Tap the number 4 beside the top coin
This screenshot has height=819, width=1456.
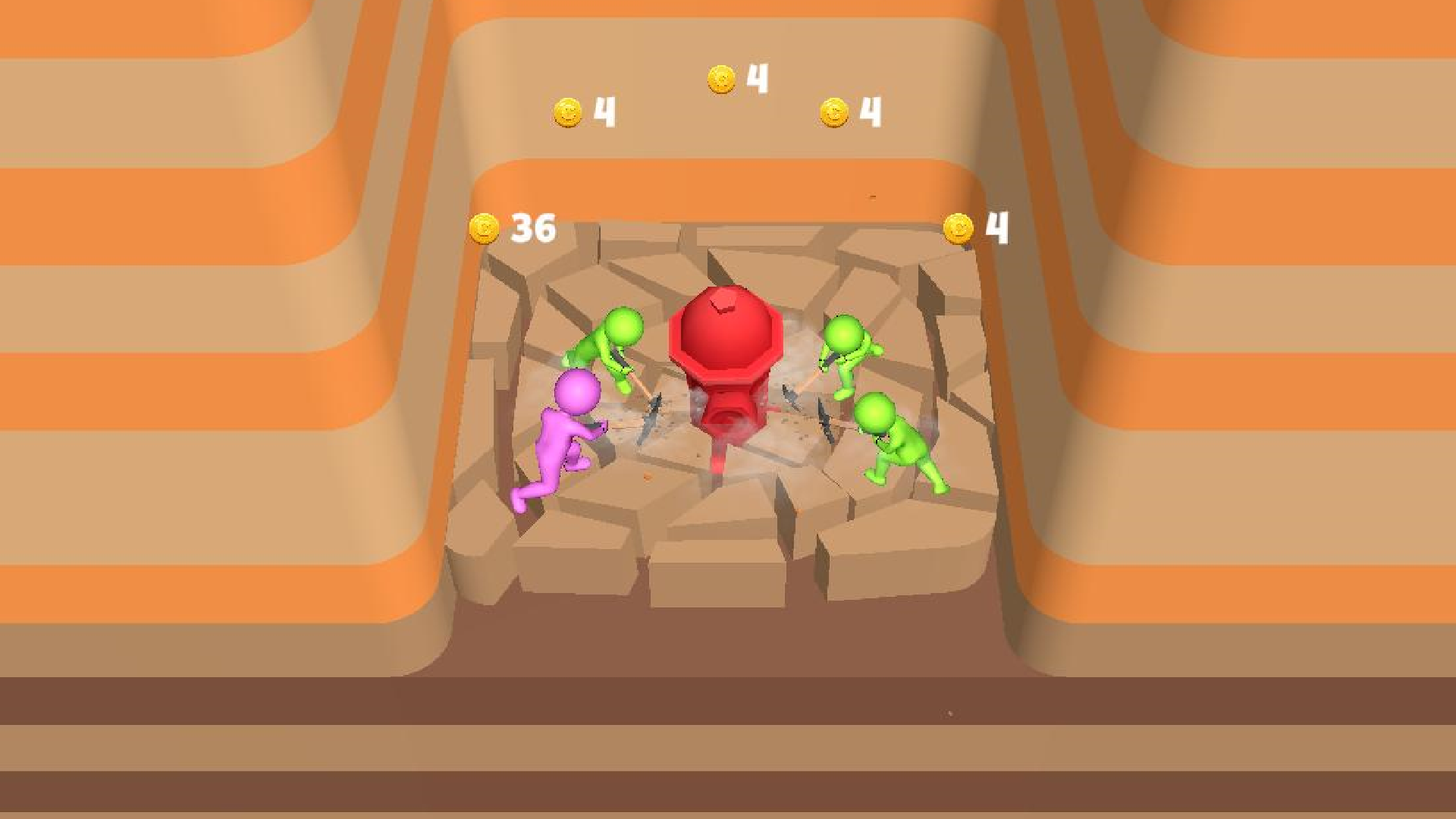pyautogui.click(x=755, y=77)
